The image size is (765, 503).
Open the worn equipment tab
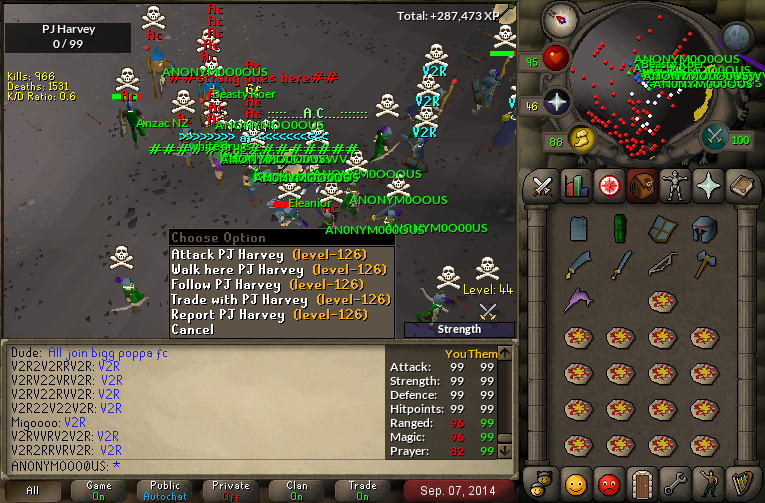[674, 185]
